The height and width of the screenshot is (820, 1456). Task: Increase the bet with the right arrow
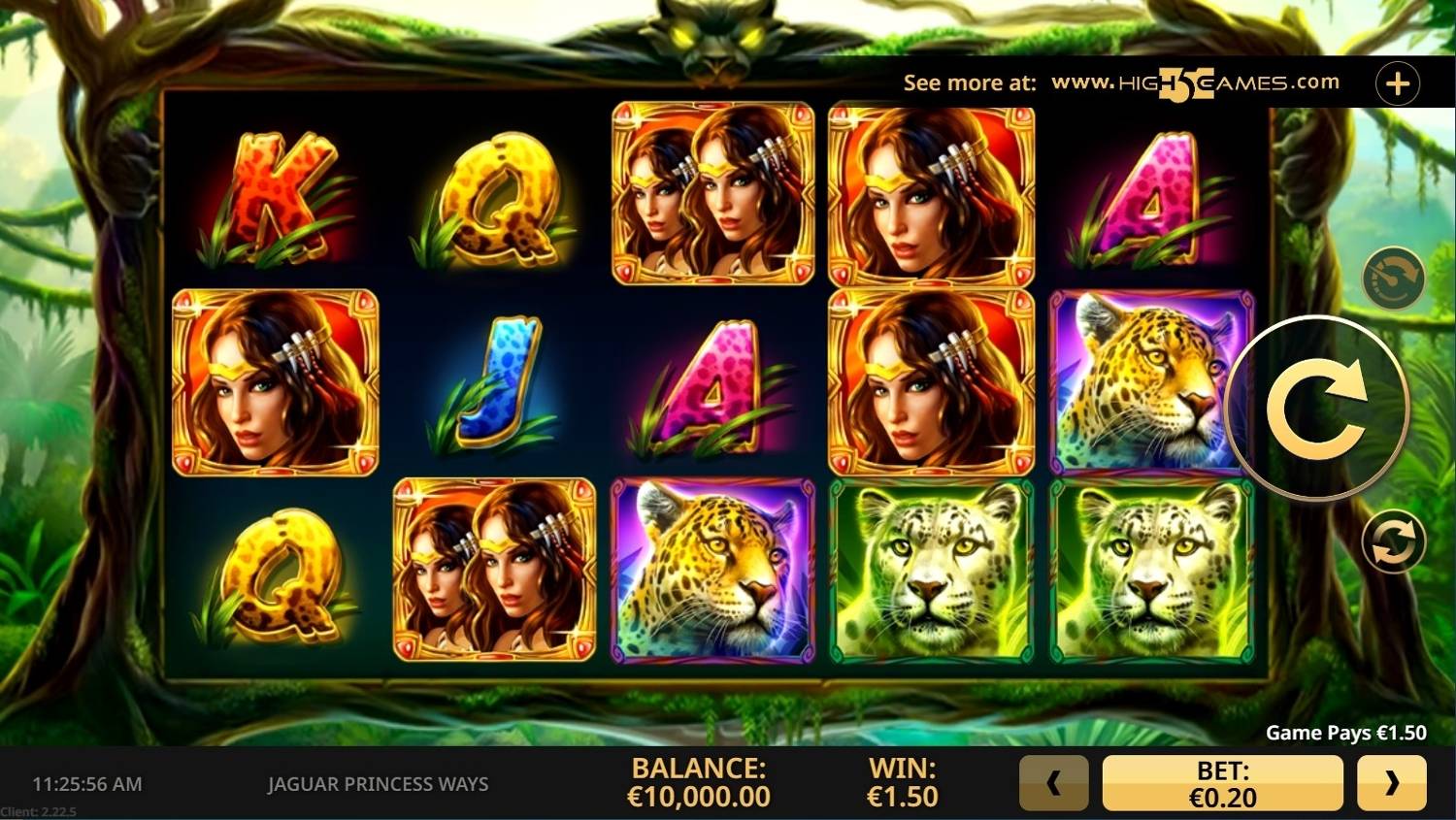tap(1392, 782)
